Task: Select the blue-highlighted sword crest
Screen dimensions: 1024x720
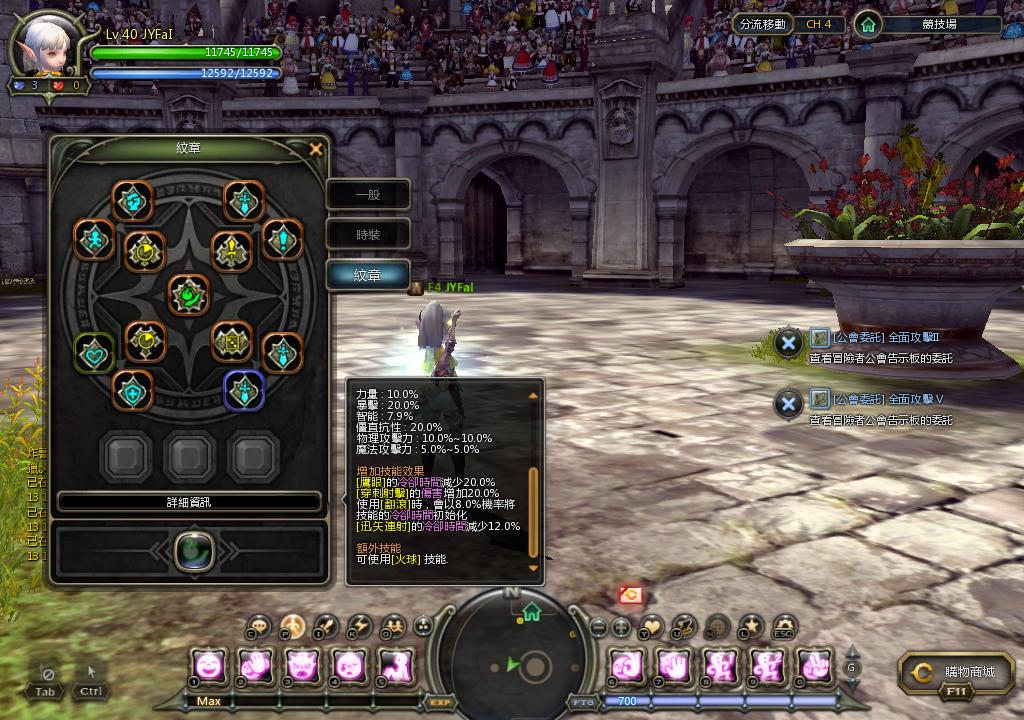Action: pos(244,390)
